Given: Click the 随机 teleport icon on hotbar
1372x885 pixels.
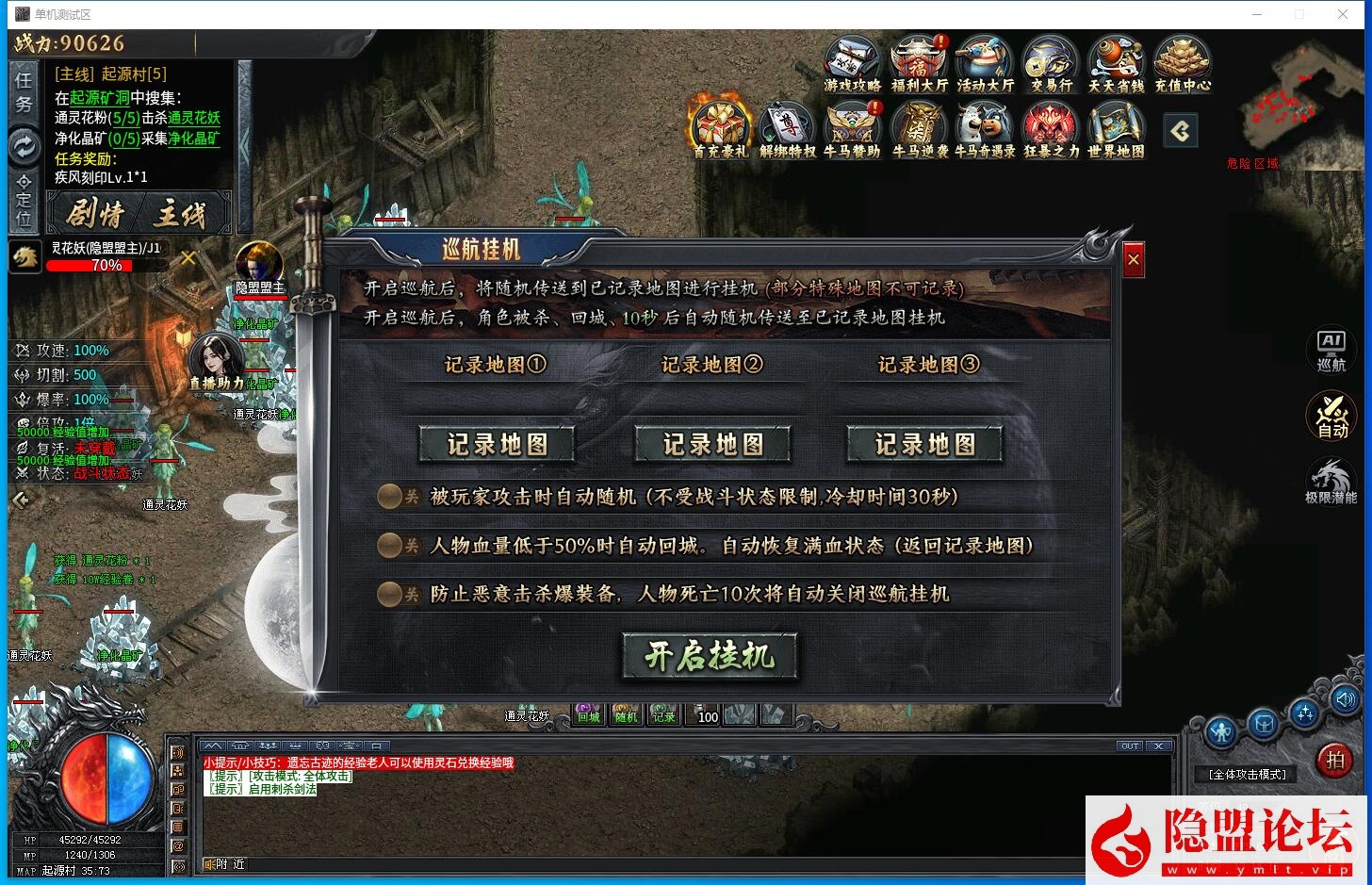Looking at the screenshot, I should pyautogui.click(x=626, y=714).
